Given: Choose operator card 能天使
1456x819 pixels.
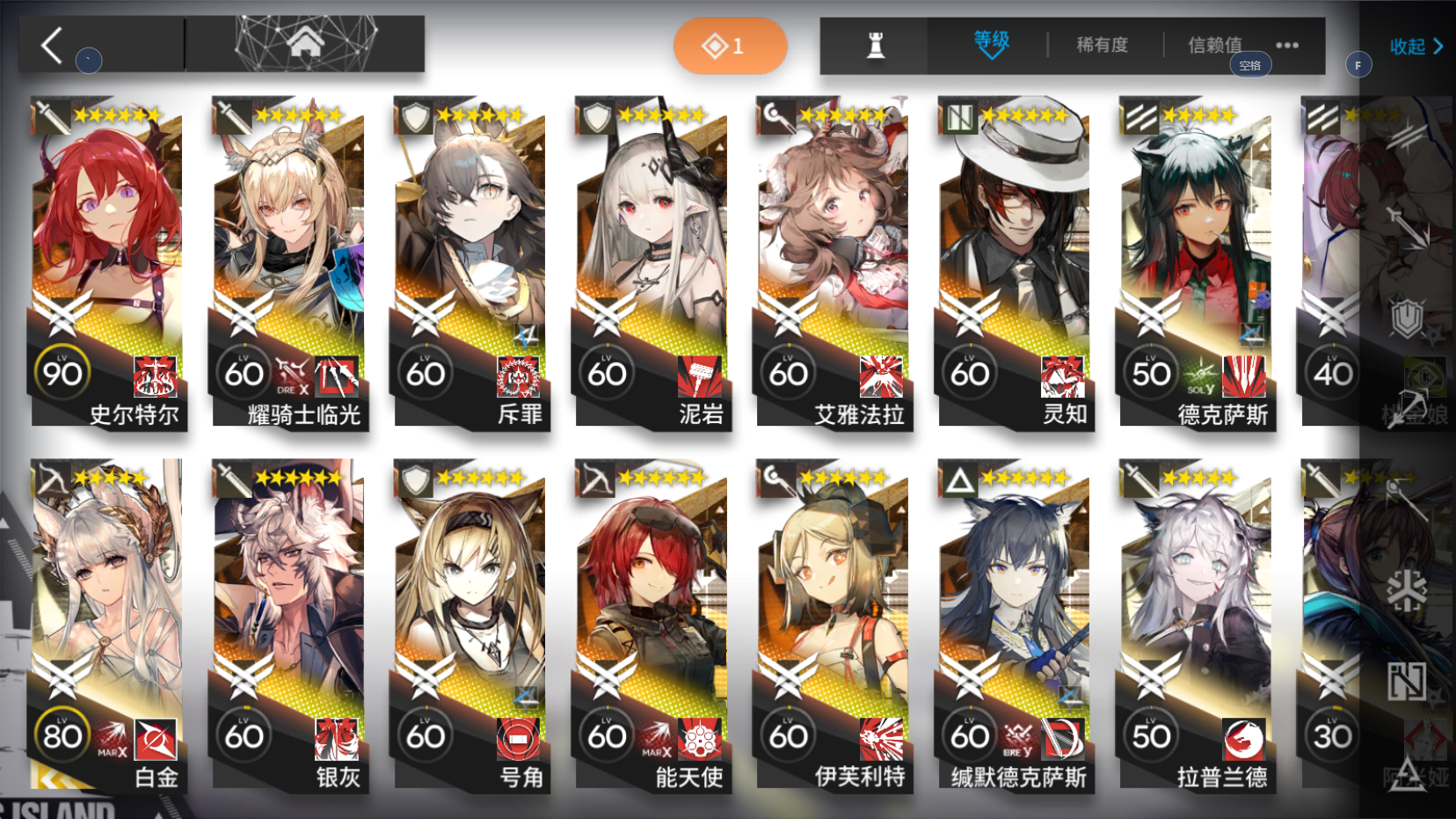Looking at the screenshot, I should click(x=653, y=626).
